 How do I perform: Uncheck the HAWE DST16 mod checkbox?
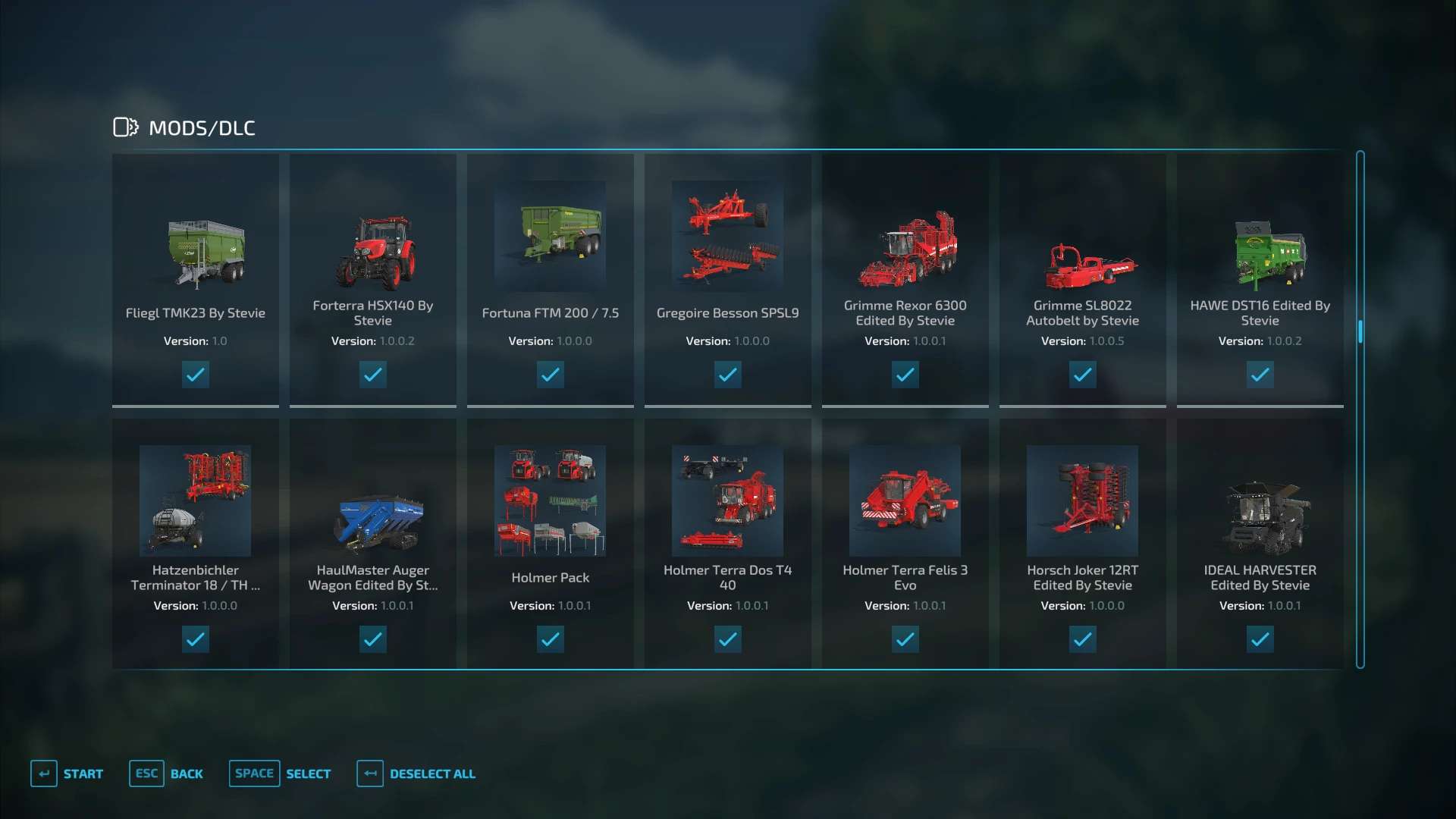[1260, 375]
